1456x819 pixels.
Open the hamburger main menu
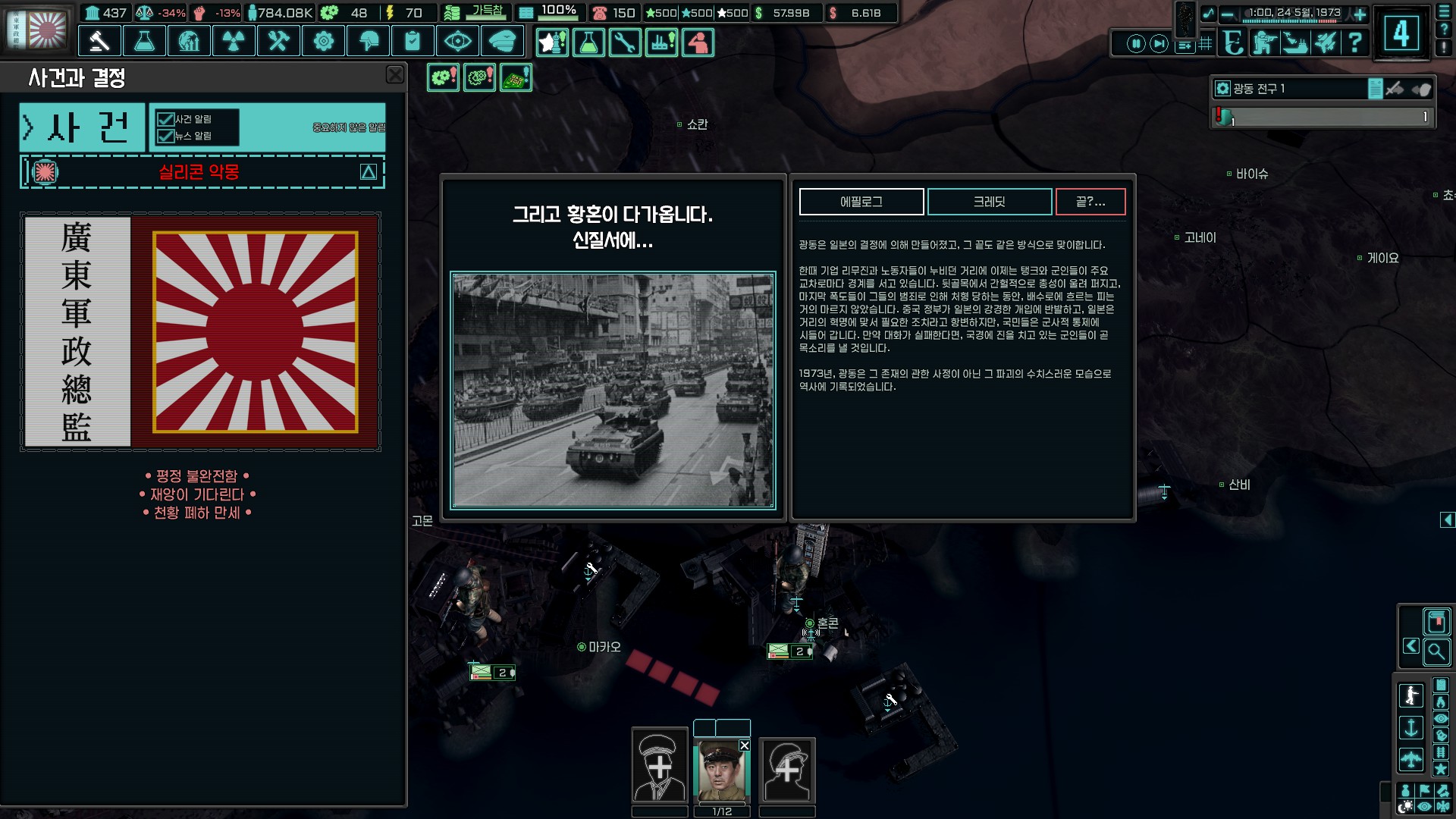pyautogui.click(x=1444, y=13)
